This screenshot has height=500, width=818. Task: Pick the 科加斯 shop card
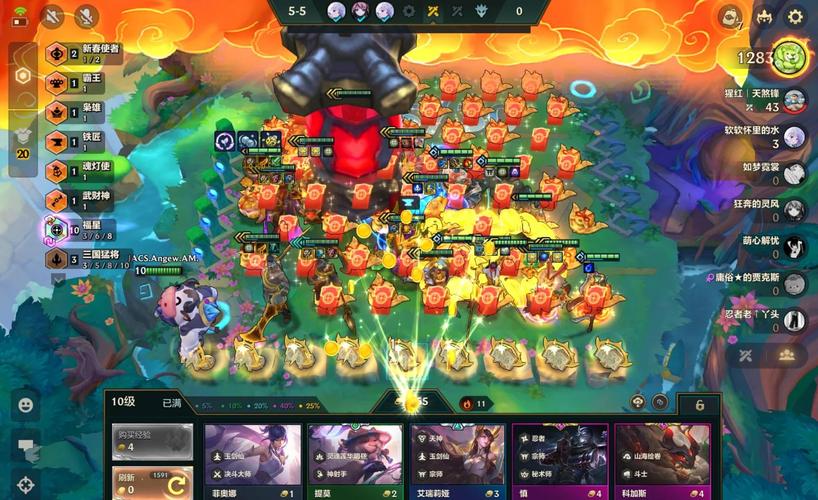[661, 461]
